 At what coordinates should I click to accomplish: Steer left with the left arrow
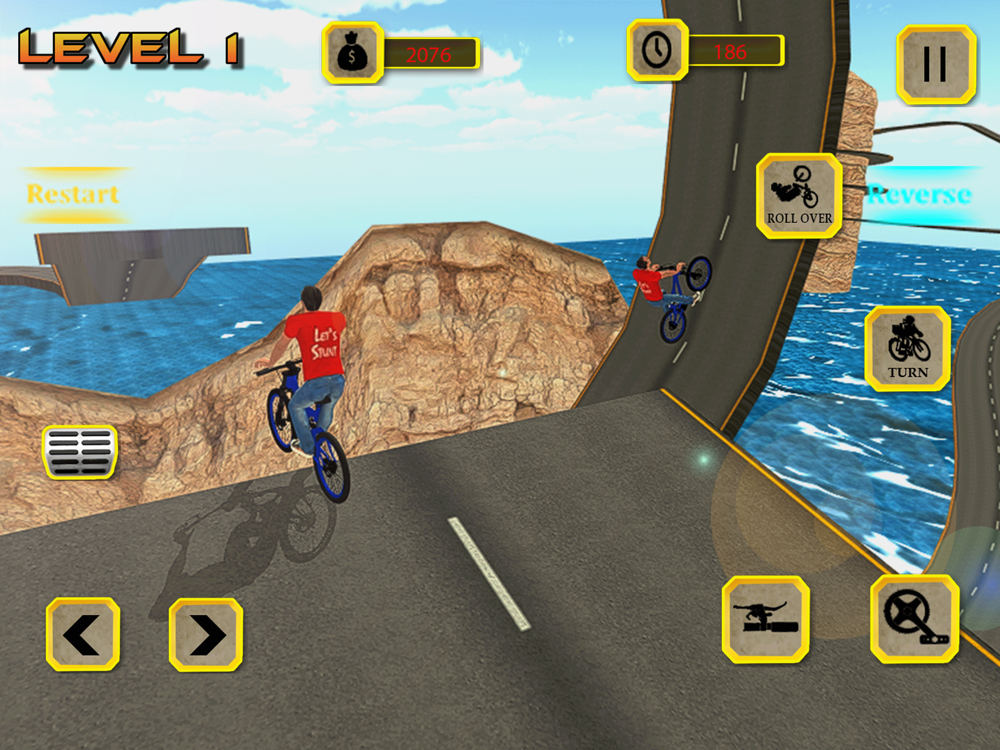click(x=83, y=634)
